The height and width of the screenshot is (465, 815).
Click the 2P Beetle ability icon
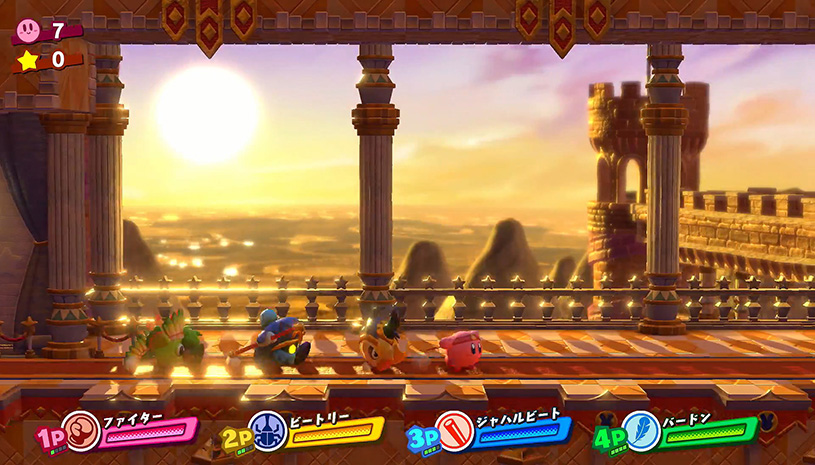click(x=267, y=431)
